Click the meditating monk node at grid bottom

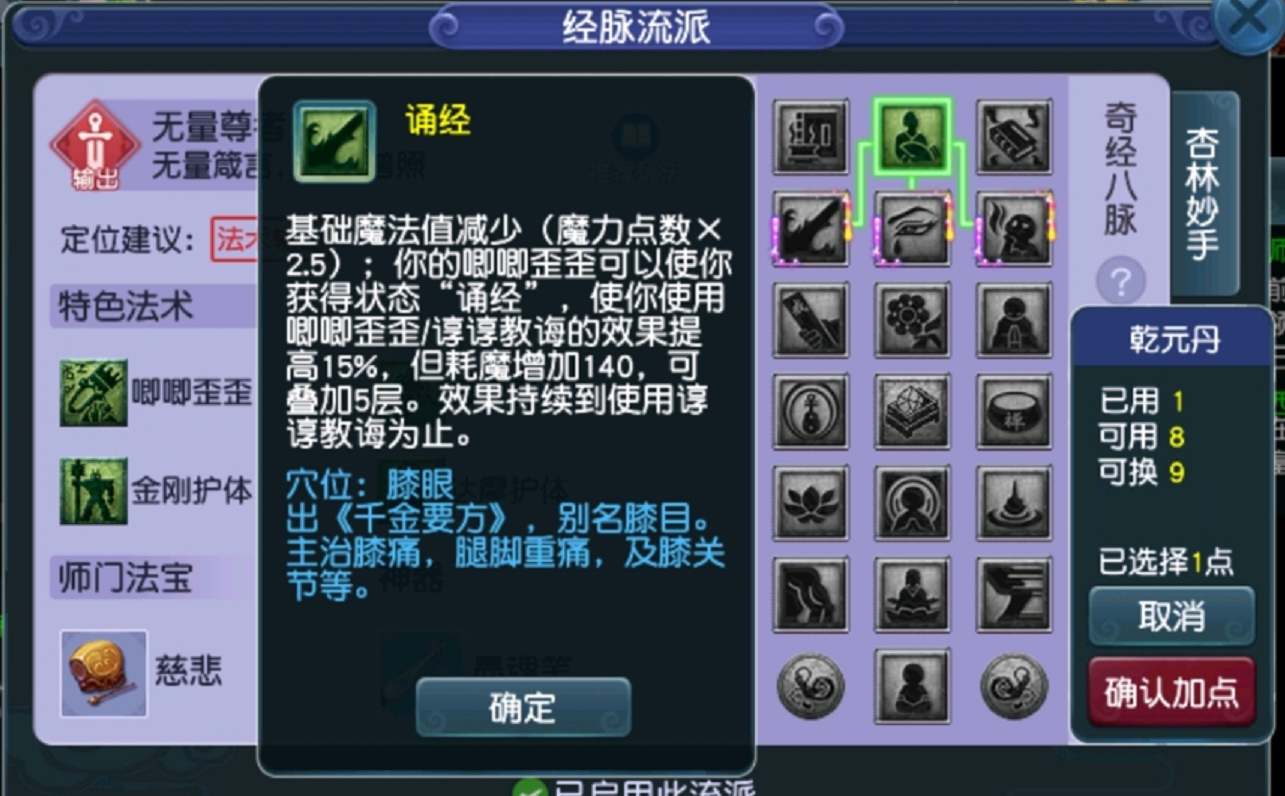pyautogui.click(x=911, y=688)
